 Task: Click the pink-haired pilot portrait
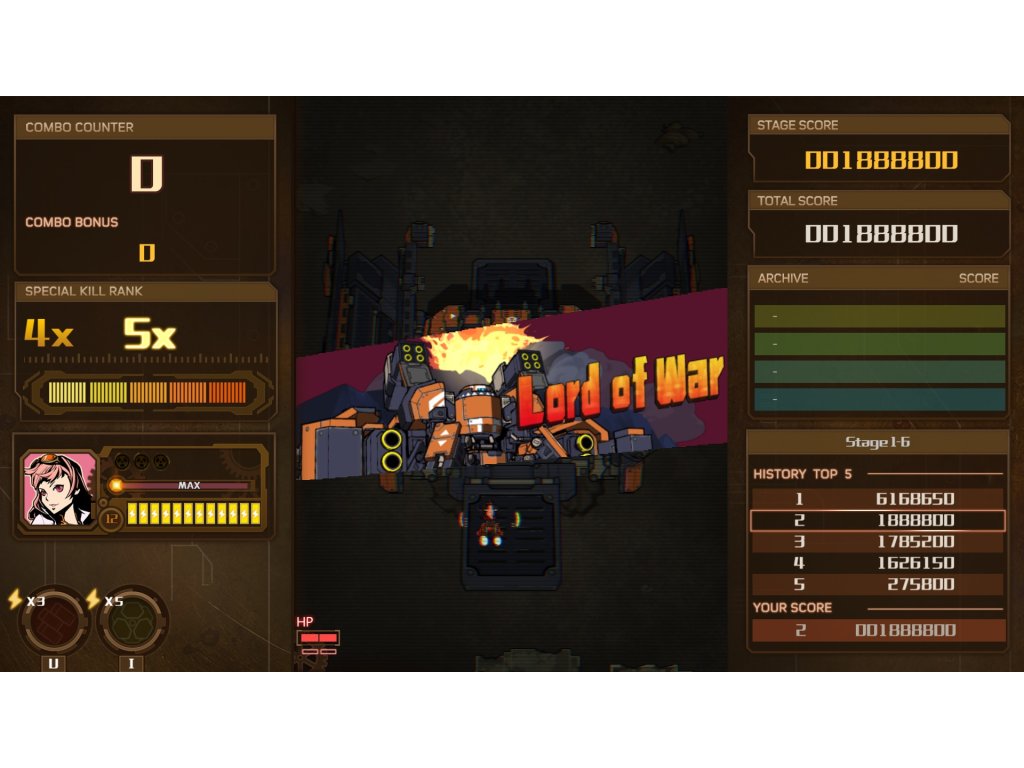(58, 489)
